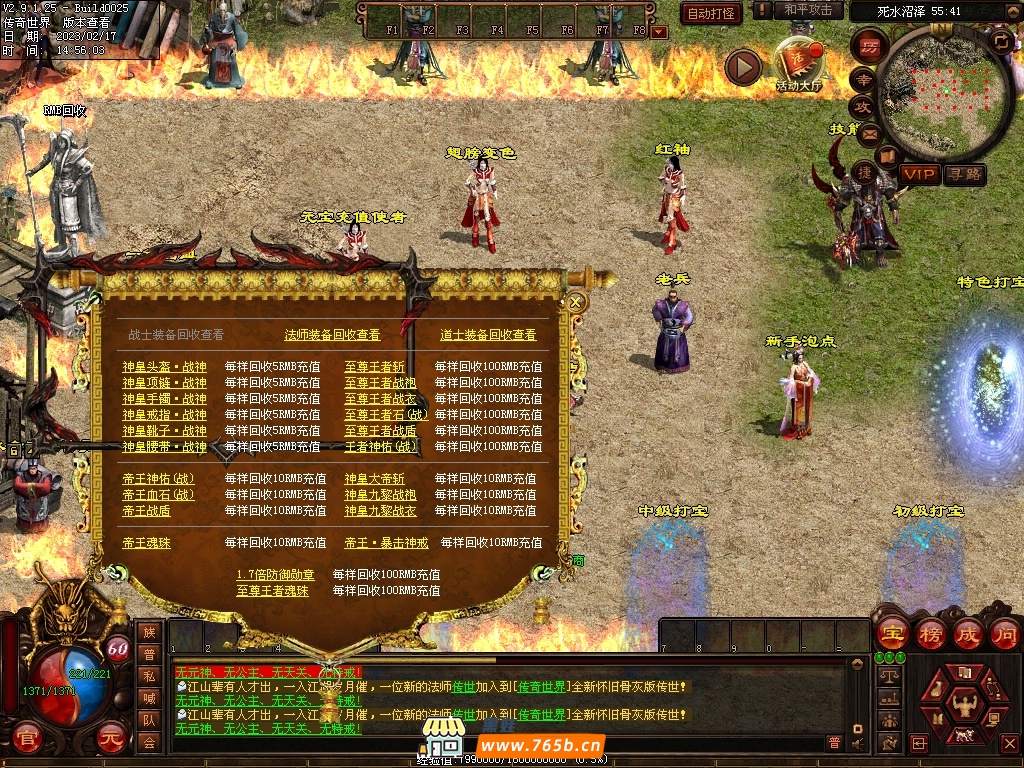
Task: Open the 道士装备回收查看 link
Action: point(488,335)
